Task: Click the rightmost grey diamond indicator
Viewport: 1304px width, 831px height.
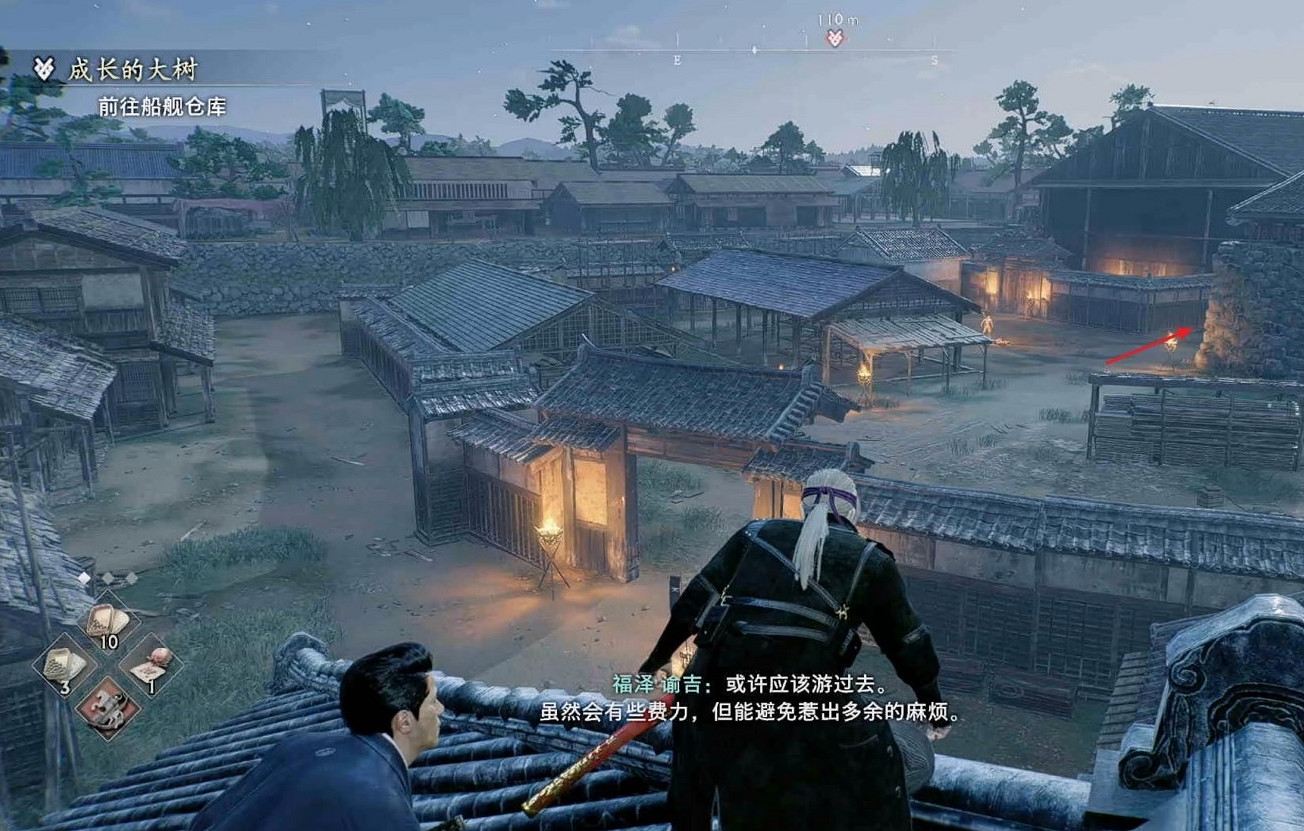Action: coord(131,577)
